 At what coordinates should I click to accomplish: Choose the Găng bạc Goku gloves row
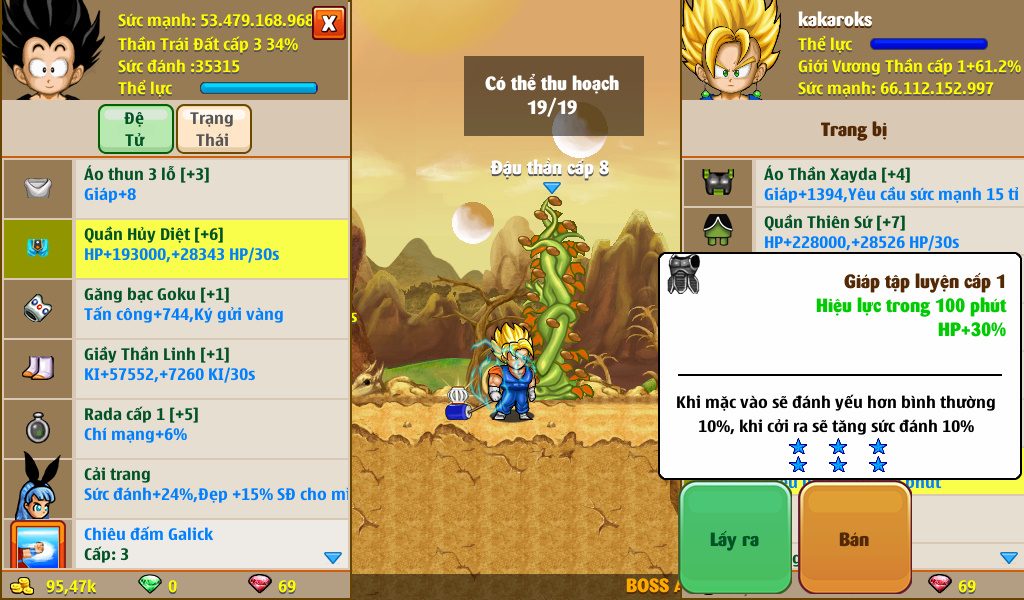[176, 304]
